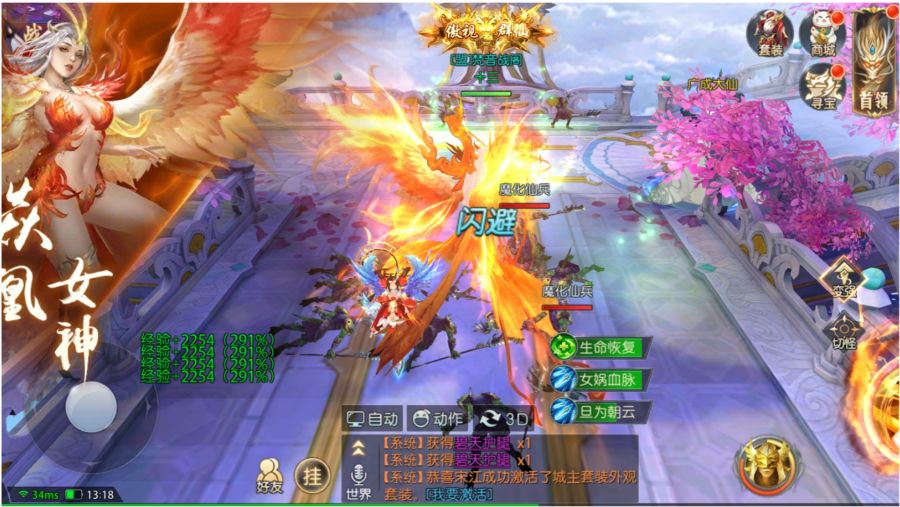900x507 pixels.
Task: Open the 首领 boss panel
Action: tap(873, 62)
